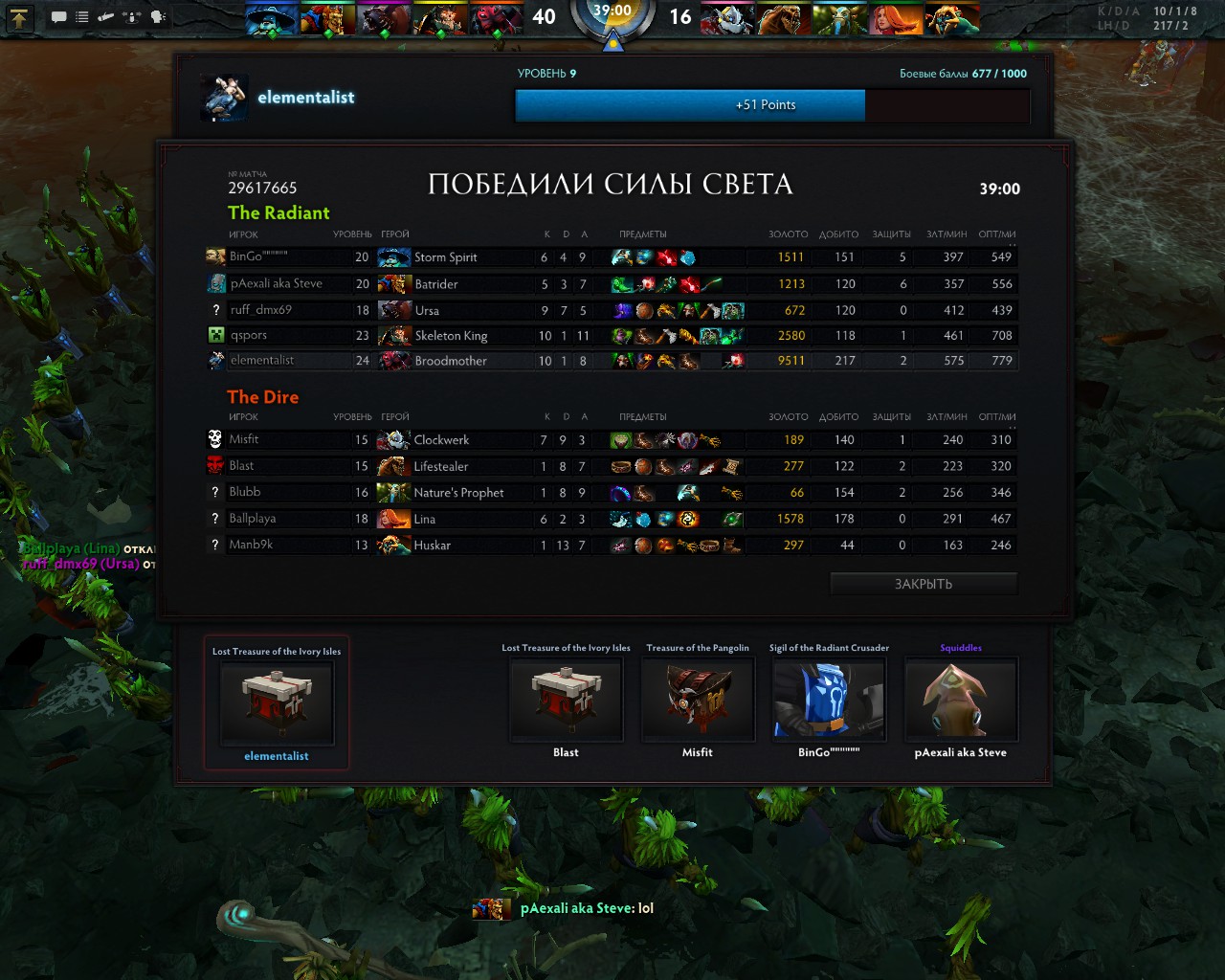The width and height of the screenshot is (1225, 980).
Task: Select the Ursa portrait in top bar
Action: [x=384, y=18]
